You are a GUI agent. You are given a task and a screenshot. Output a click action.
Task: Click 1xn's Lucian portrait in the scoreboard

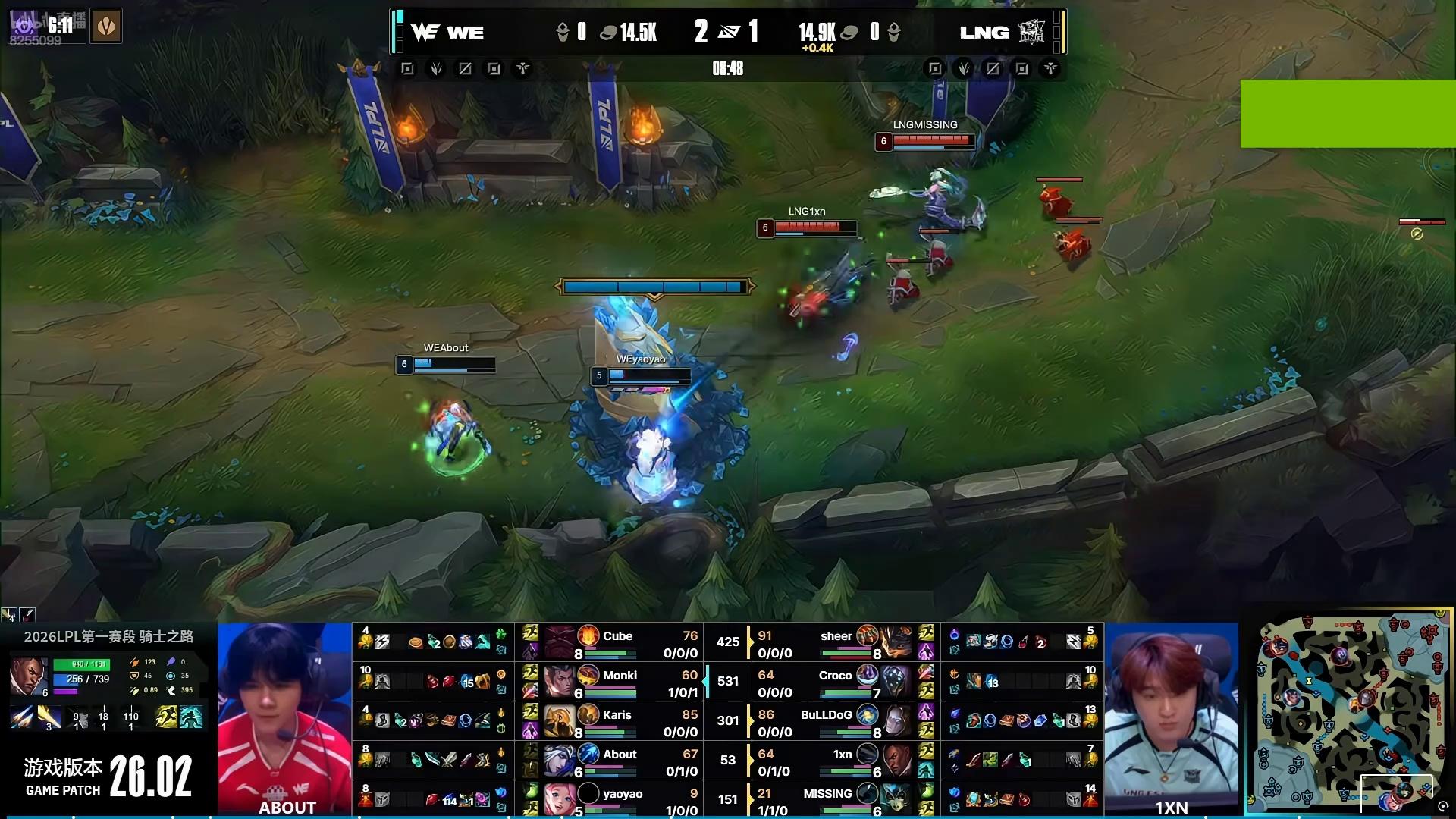(896, 760)
